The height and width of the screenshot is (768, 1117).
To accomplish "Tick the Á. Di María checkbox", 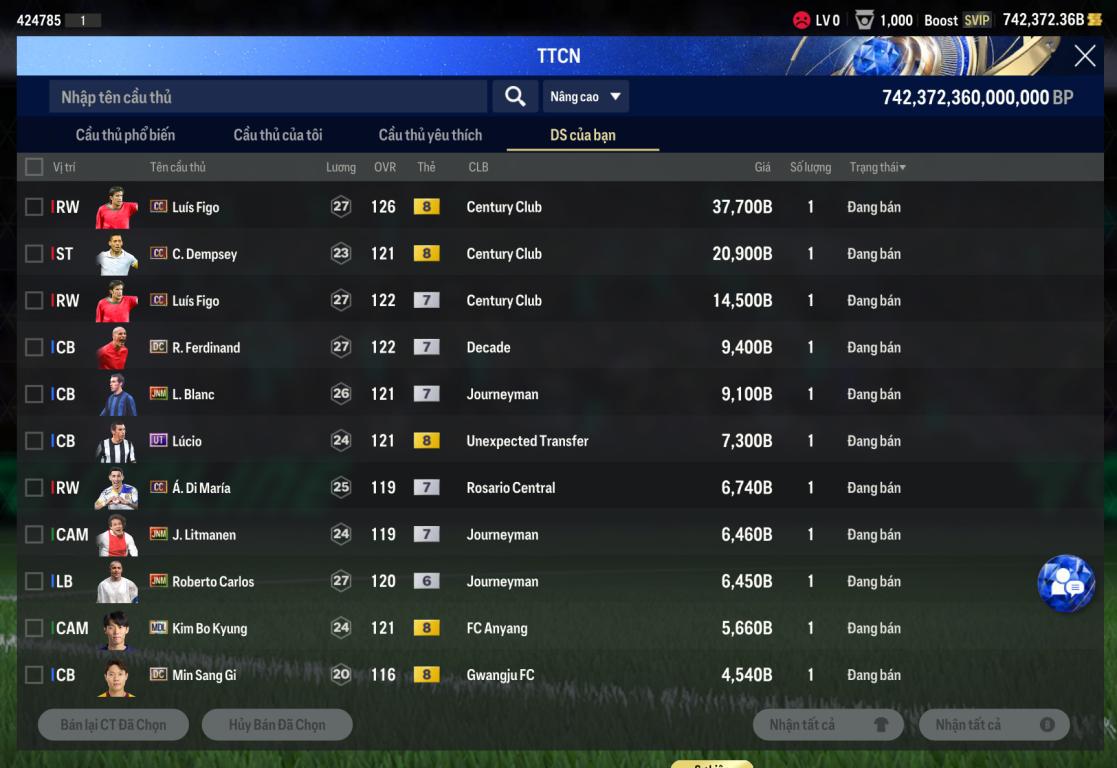I will pos(34,488).
